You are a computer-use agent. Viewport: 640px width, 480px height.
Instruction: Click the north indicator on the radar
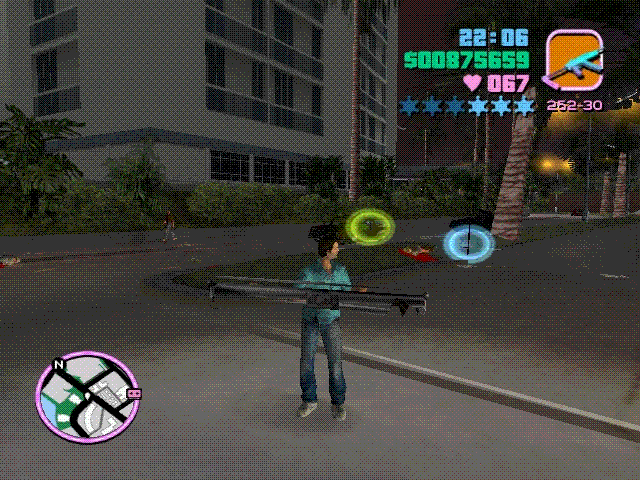60,365
